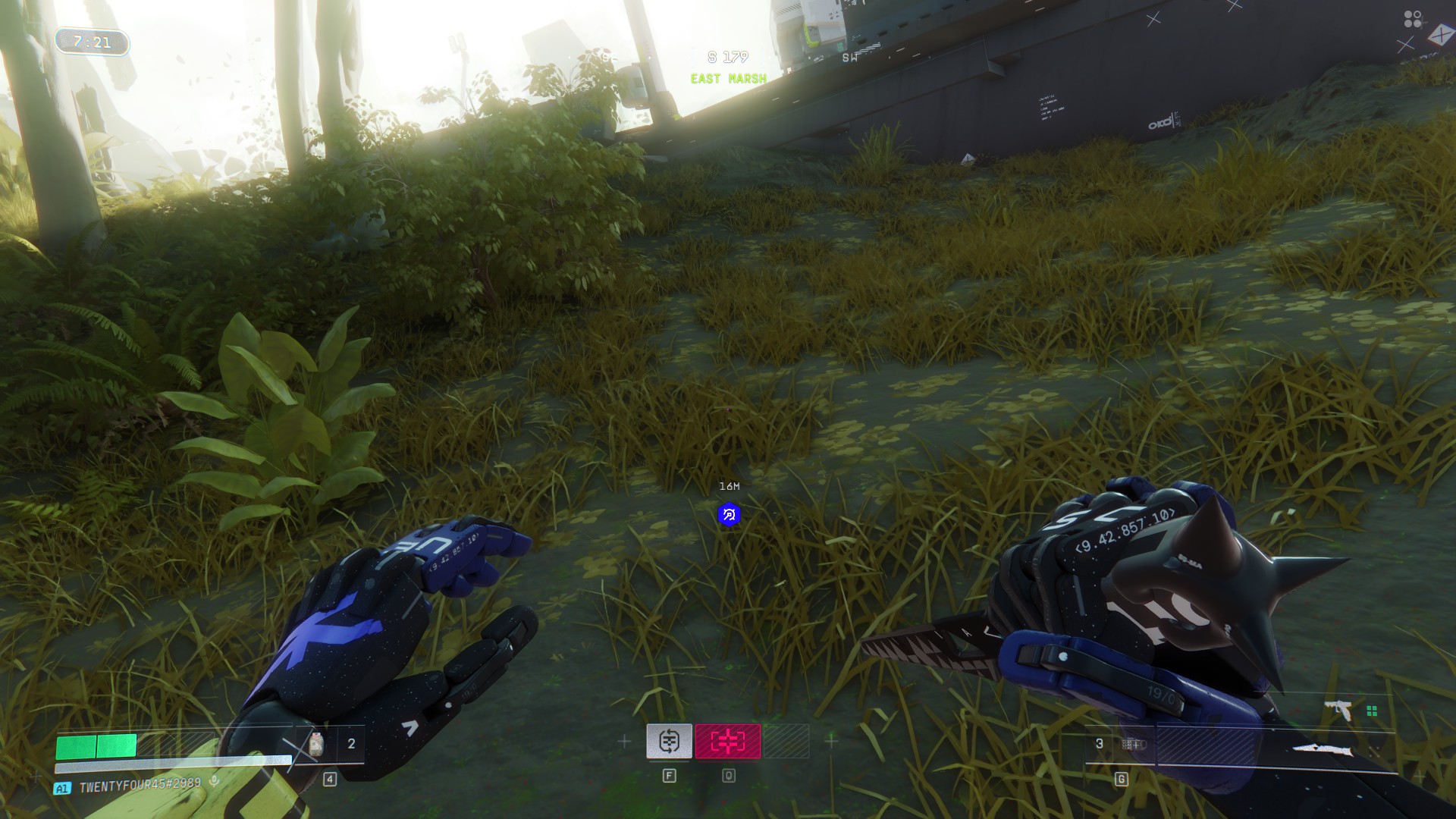
Task: Open the four-dot squad icon
Action: (1412, 18)
